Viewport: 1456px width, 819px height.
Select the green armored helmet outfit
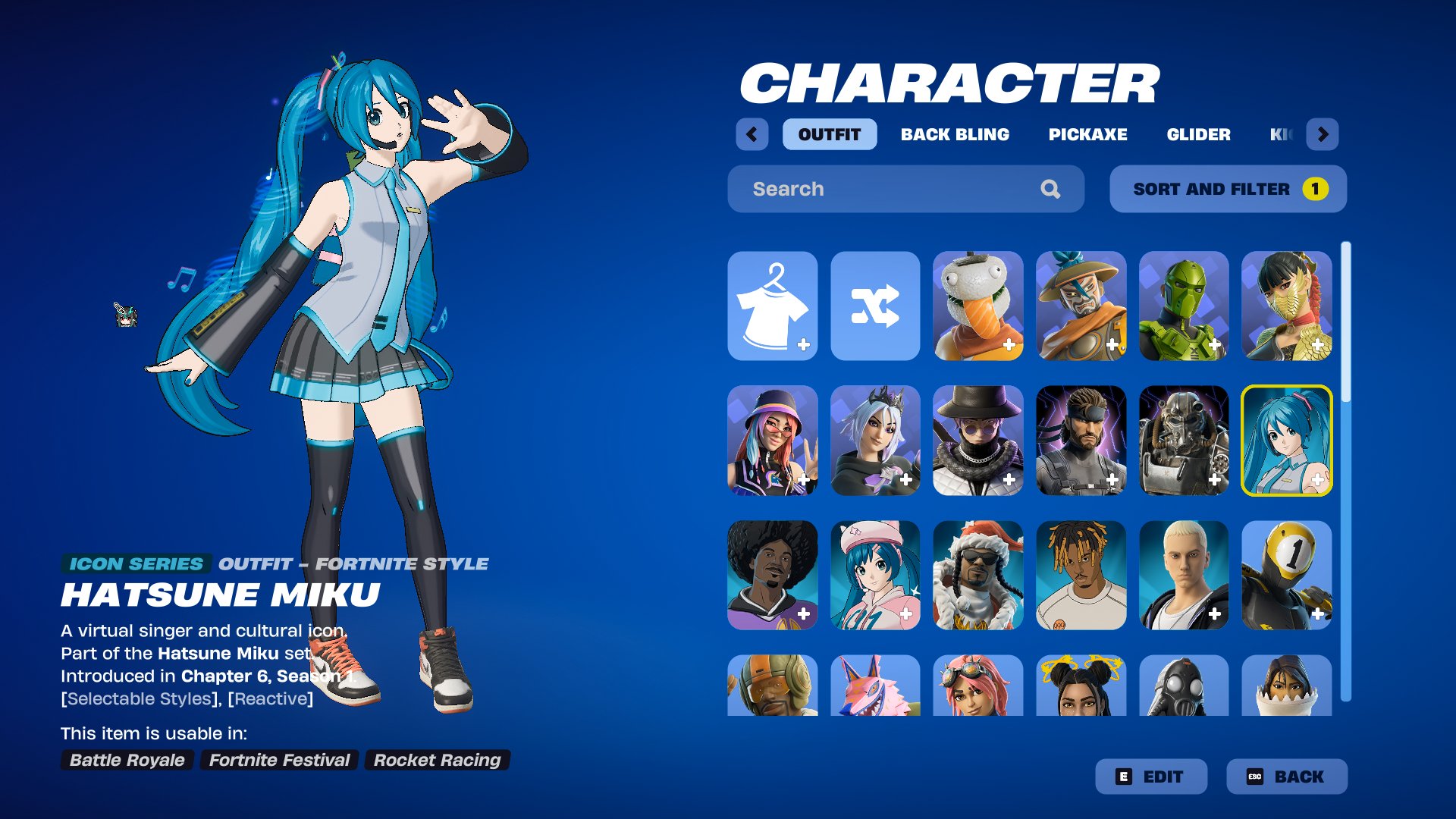click(1183, 306)
